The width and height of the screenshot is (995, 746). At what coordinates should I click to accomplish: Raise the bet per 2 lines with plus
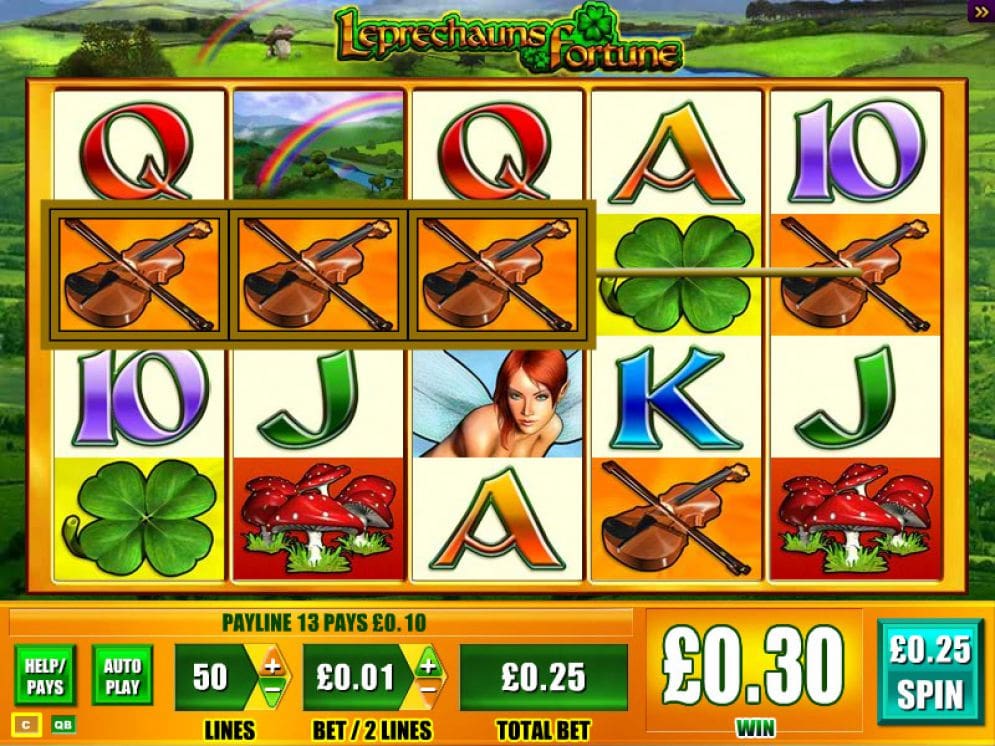click(427, 664)
